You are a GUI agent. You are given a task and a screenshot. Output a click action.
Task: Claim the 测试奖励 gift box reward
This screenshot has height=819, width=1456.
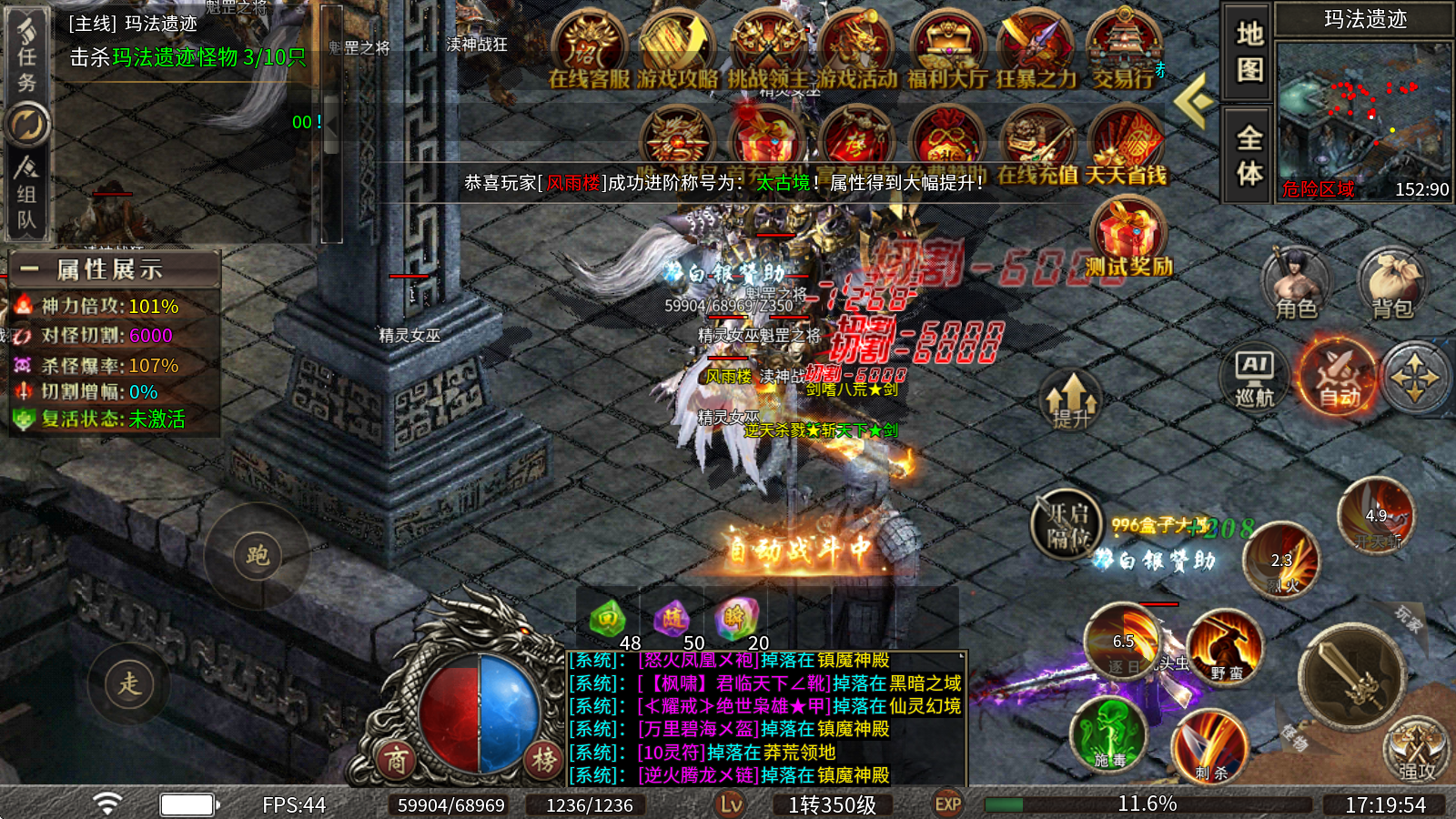coord(1127,235)
